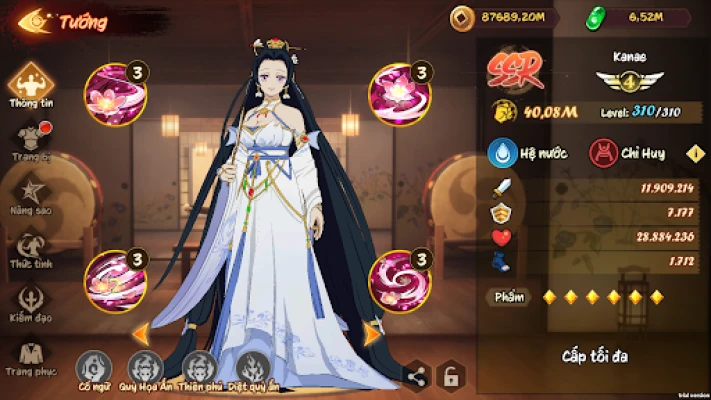Open the Nâng sao star tab

click(31, 192)
